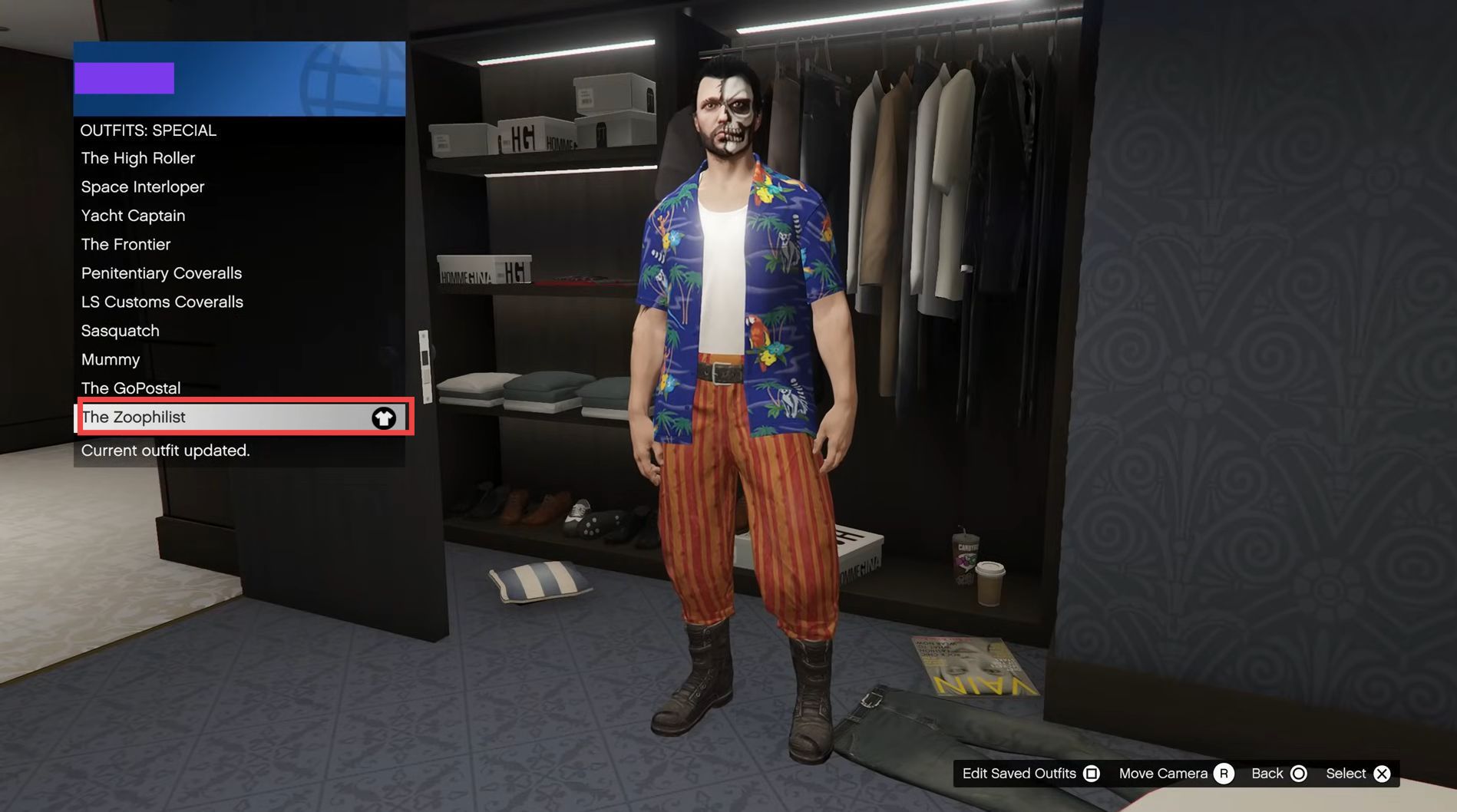Select The High Roller outfit
The image size is (1457, 812).
[138, 158]
